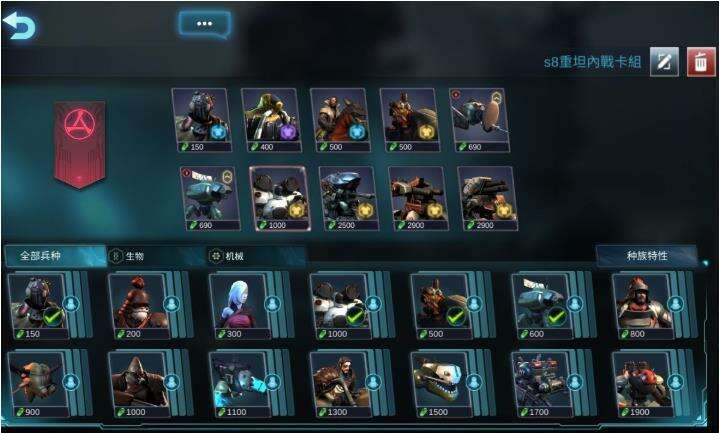This screenshot has height=433, width=720.
Task: Choose the 300-cost pale-haired unit
Action: [239, 305]
